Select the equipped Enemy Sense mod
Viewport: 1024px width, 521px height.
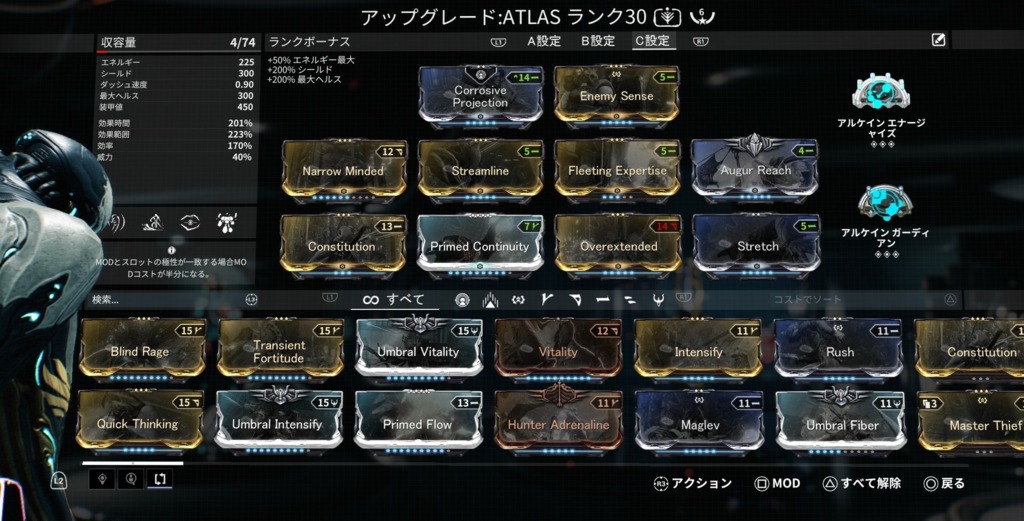616,96
